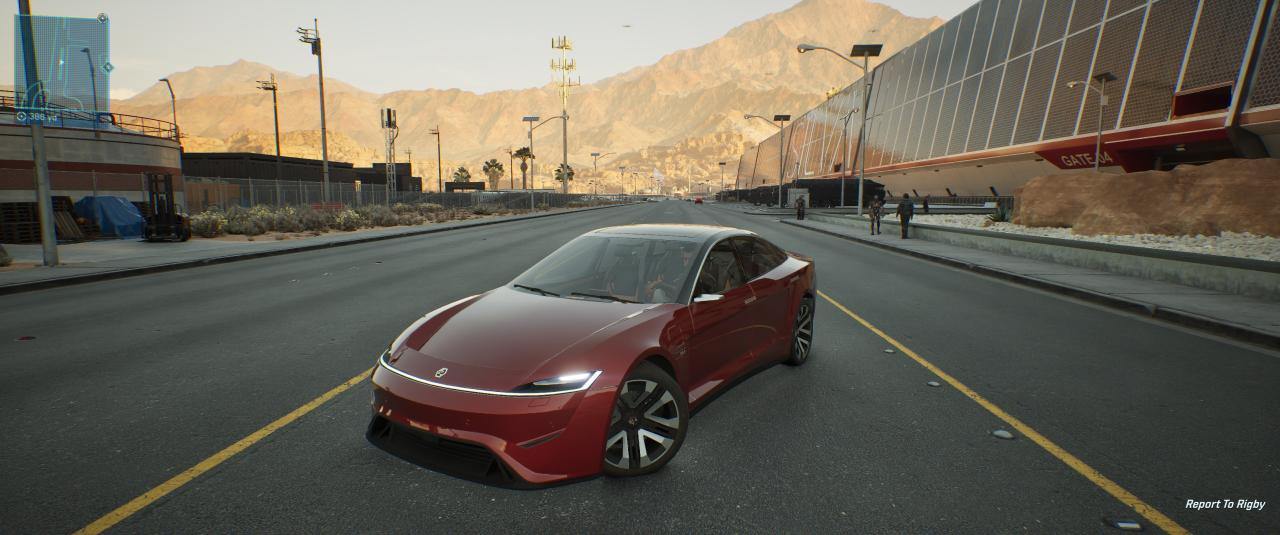Open the translucent blue minimap
The width and height of the screenshot is (1280, 535).
tap(62, 62)
